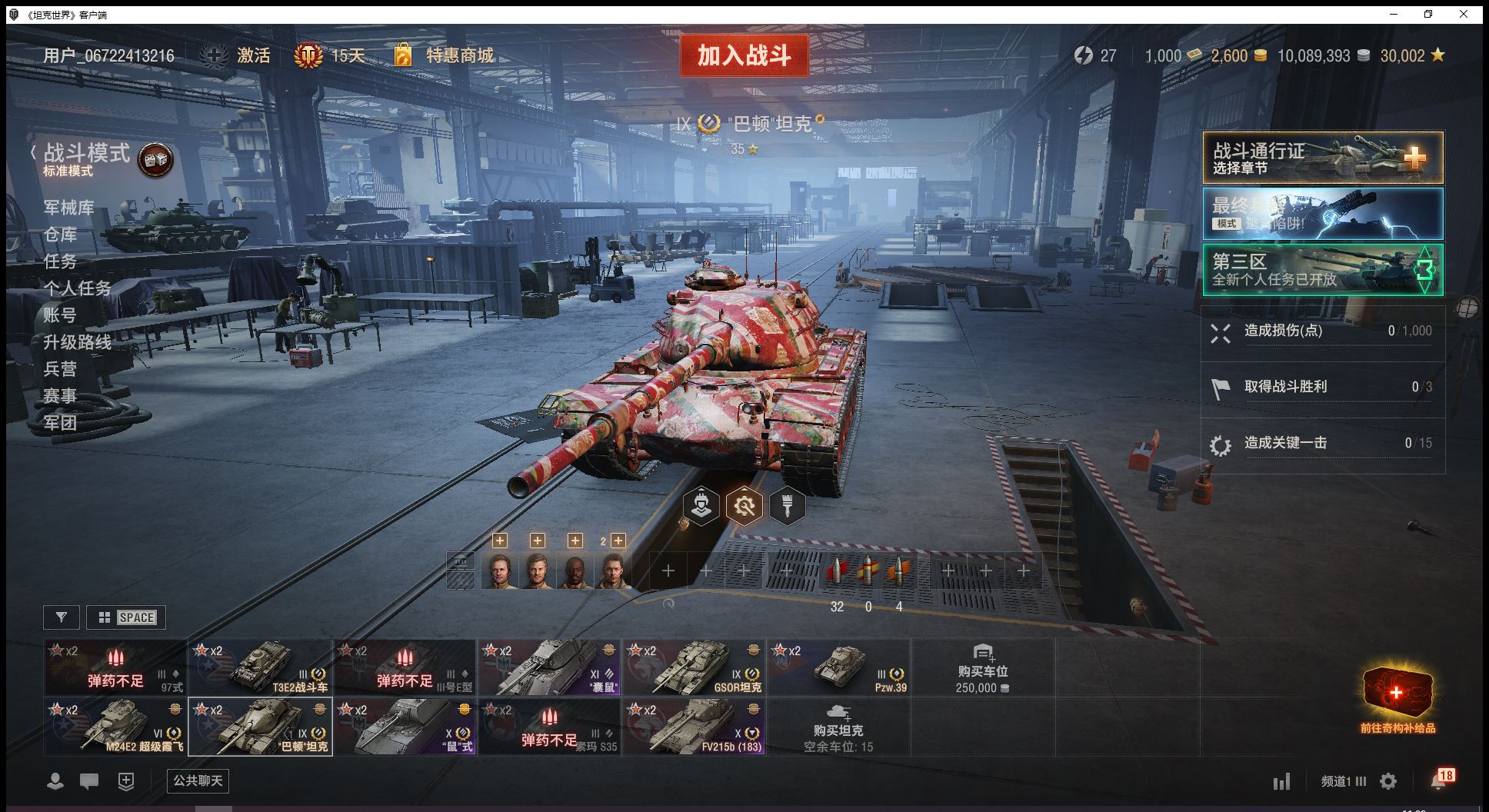Buy a new slot via 购买车位

point(983,667)
